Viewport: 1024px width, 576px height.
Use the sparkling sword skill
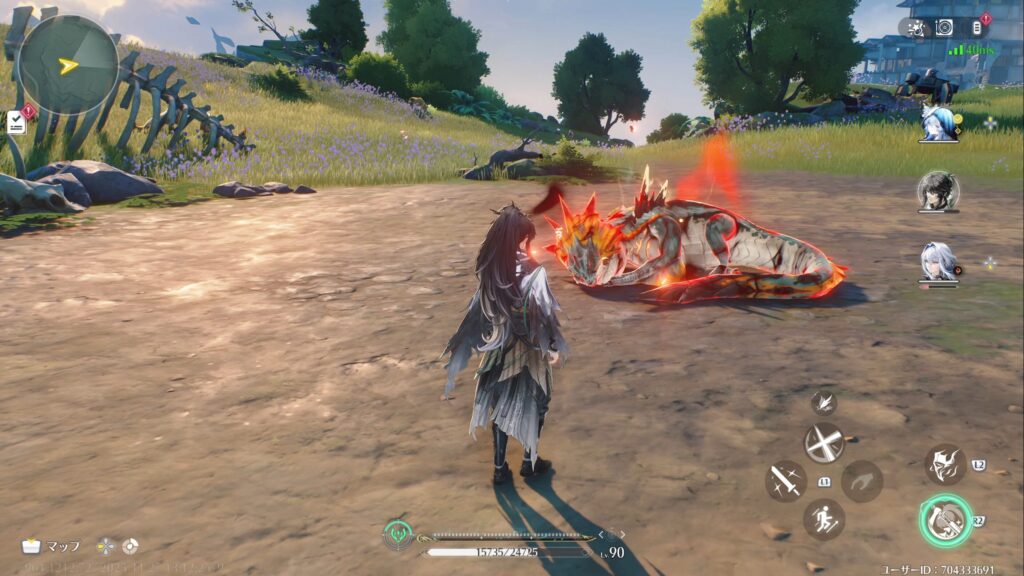[x=785, y=481]
